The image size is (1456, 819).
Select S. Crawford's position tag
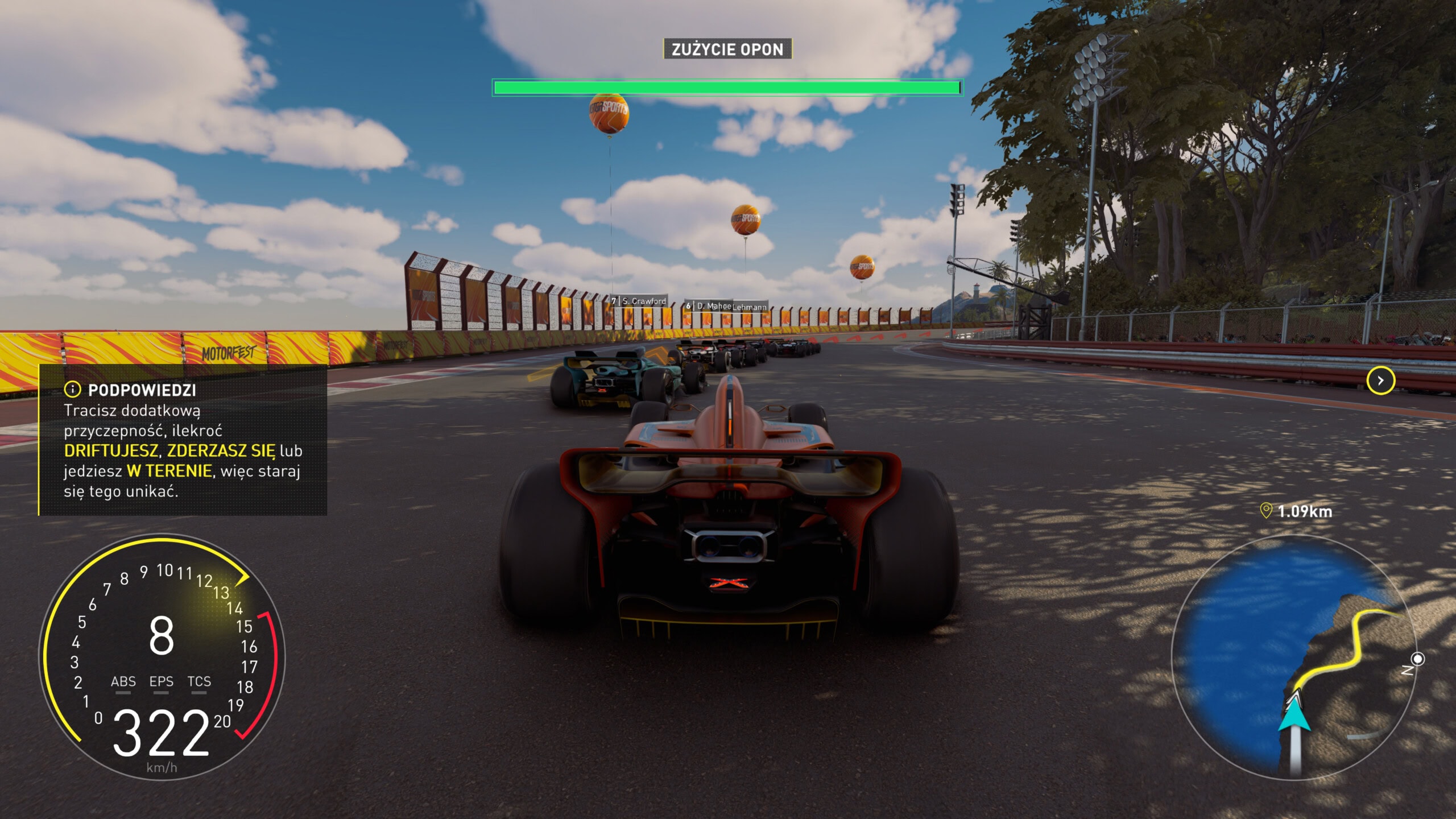(639, 301)
